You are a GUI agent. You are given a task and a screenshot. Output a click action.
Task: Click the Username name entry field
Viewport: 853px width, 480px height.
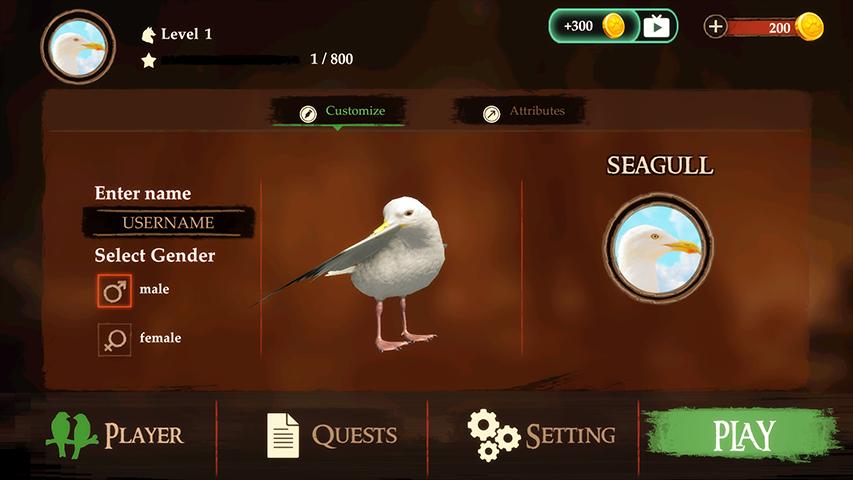[168, 222]
